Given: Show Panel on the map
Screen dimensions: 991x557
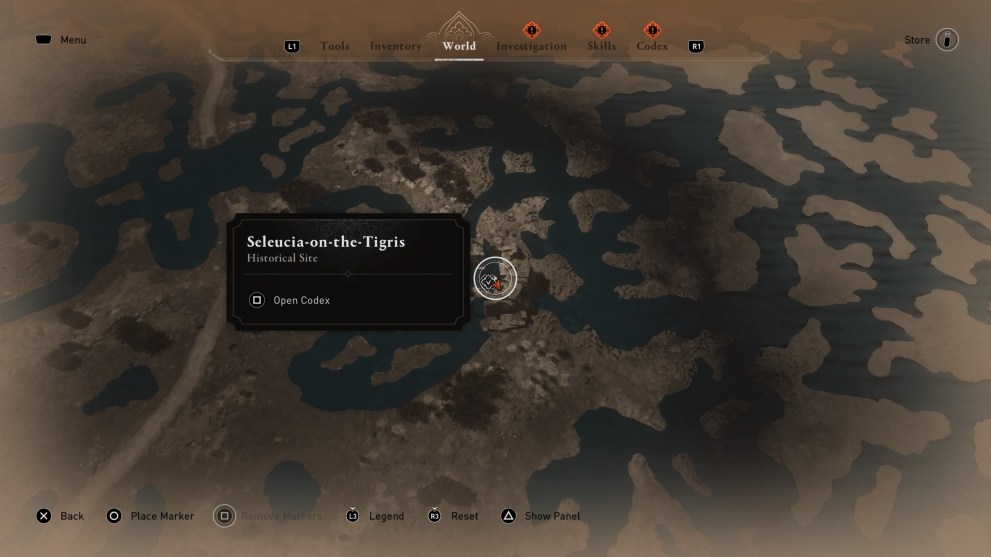Looking at the screenshot, I should (540, 516).
